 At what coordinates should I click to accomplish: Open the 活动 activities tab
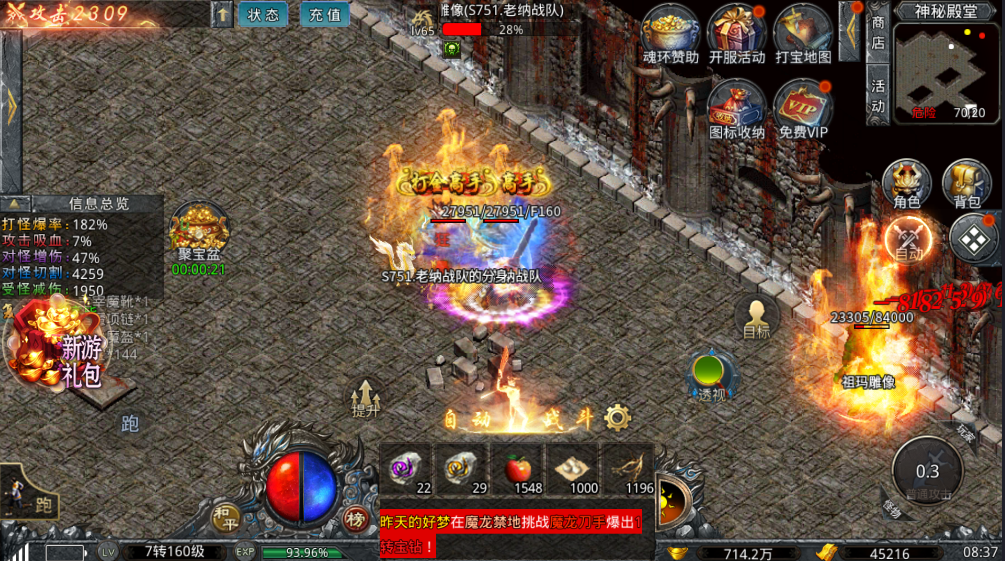878,96
